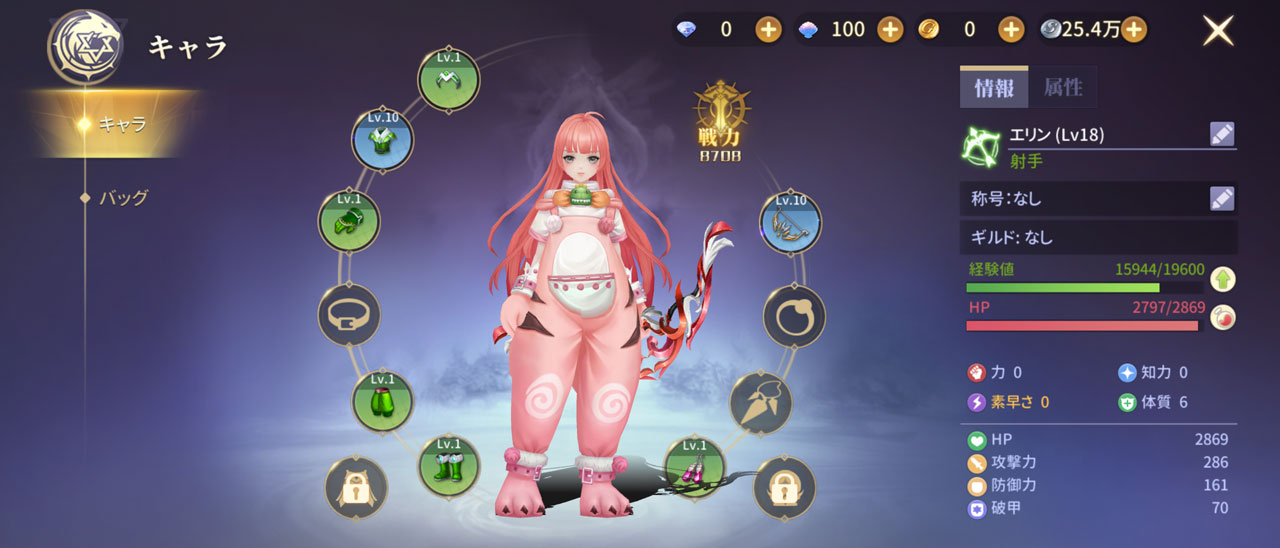Open the empty belt equipment slot
The width and height of the screenshot is (1280, 548).
(x=348, y=315)
